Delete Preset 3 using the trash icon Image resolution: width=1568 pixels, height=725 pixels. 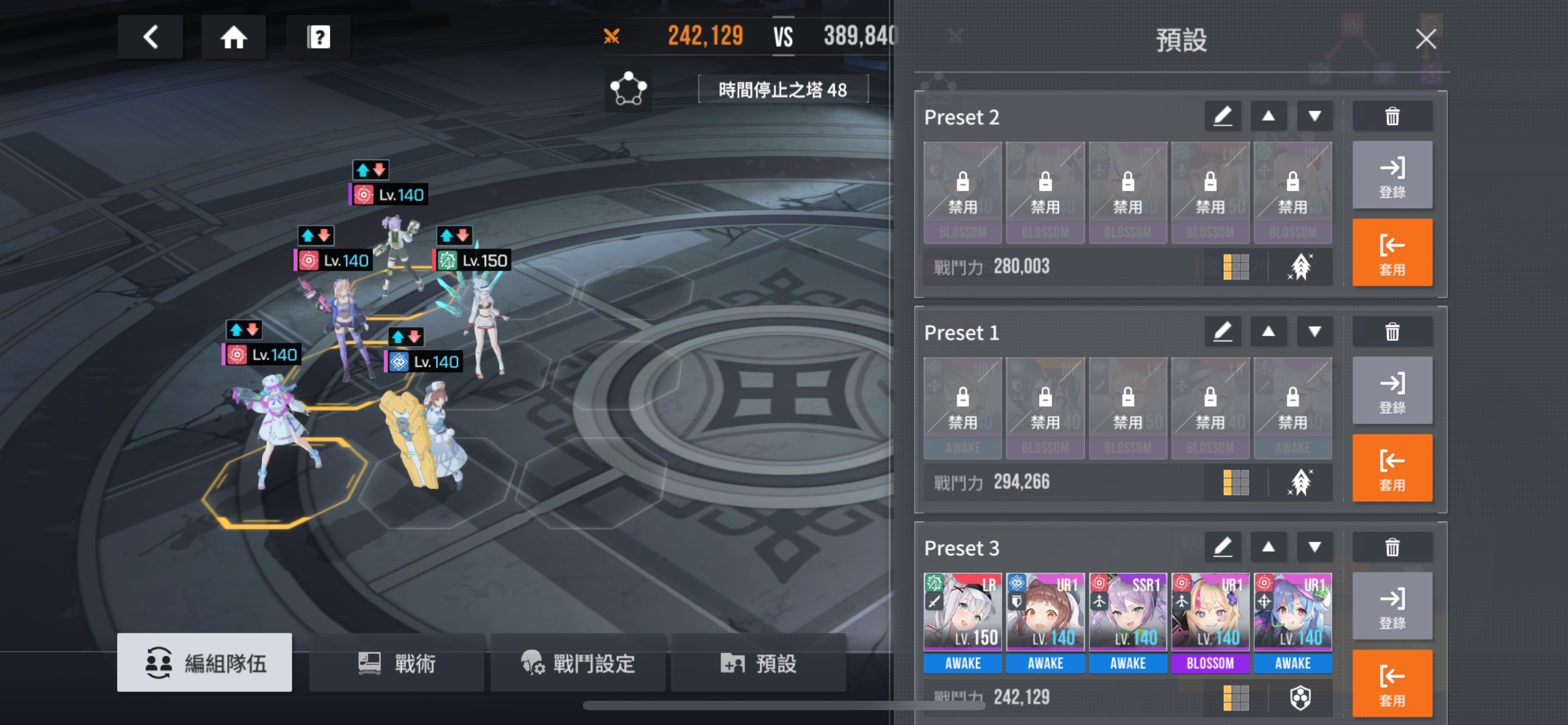[x=1392, y=548]
